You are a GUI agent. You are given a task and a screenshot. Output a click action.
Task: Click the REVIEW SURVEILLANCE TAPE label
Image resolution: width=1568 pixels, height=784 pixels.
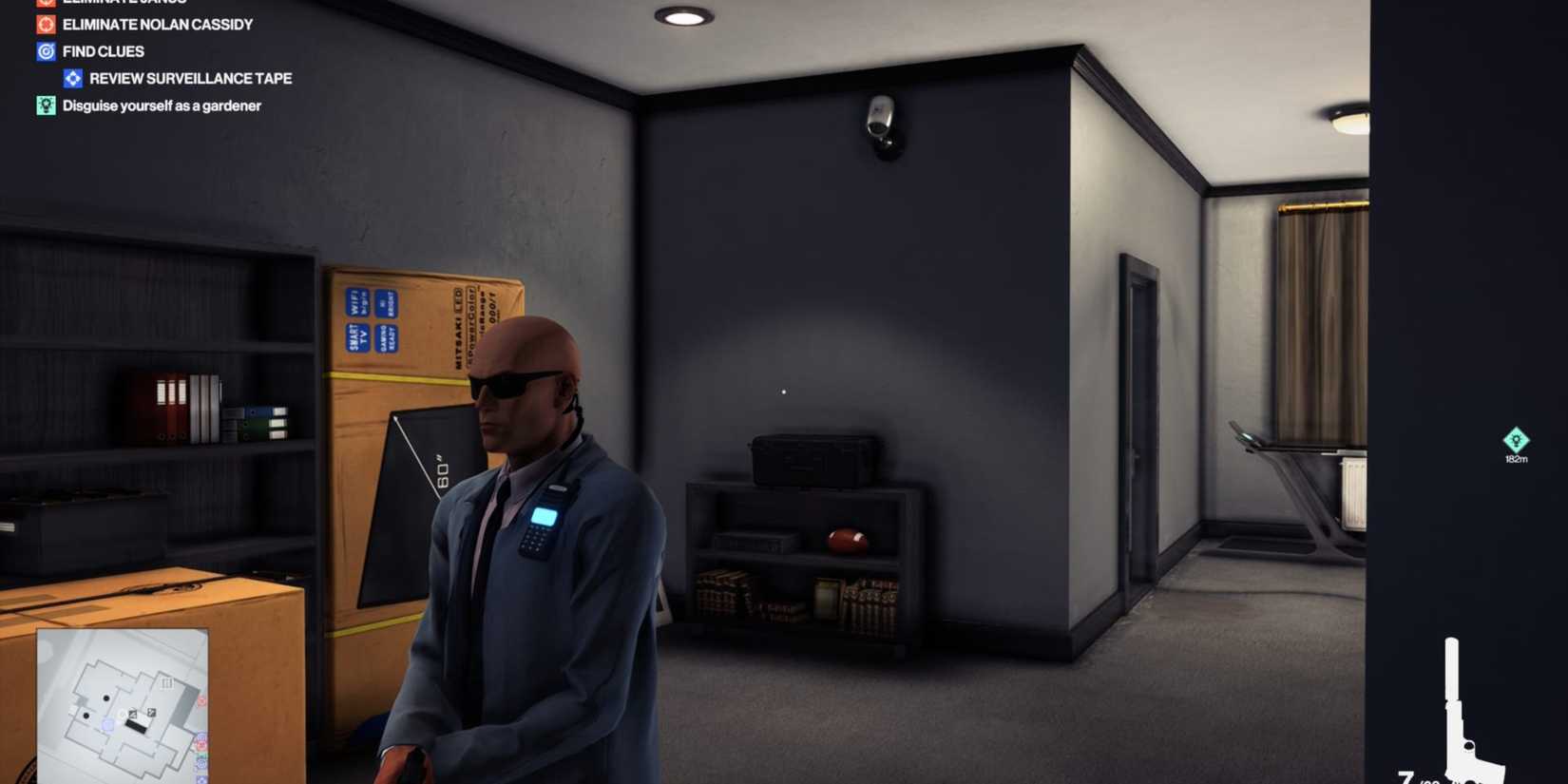[190, 78]
